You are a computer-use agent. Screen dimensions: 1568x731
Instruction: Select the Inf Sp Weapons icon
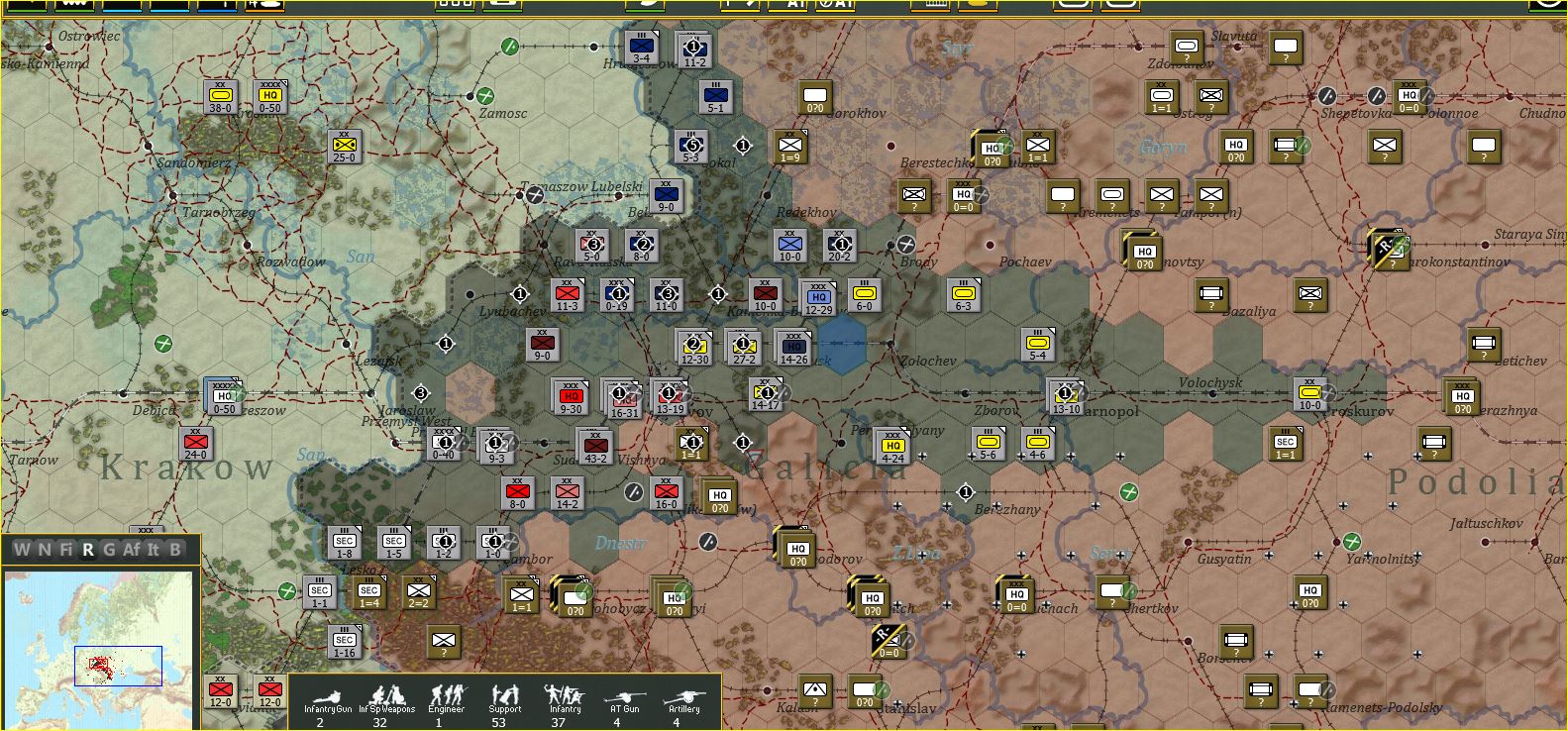click(x=388, y=700)
